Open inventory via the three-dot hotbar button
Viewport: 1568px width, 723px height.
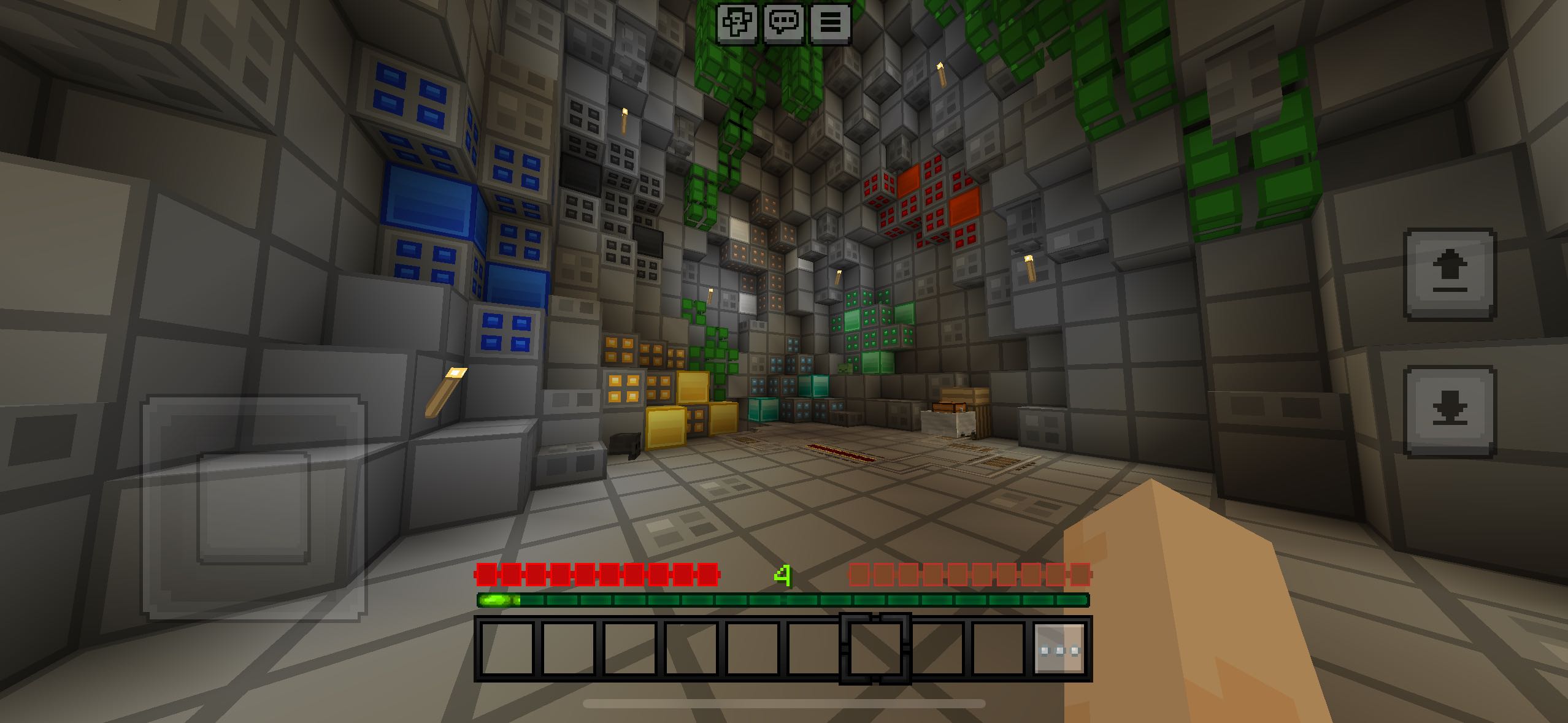point(1059,649)
